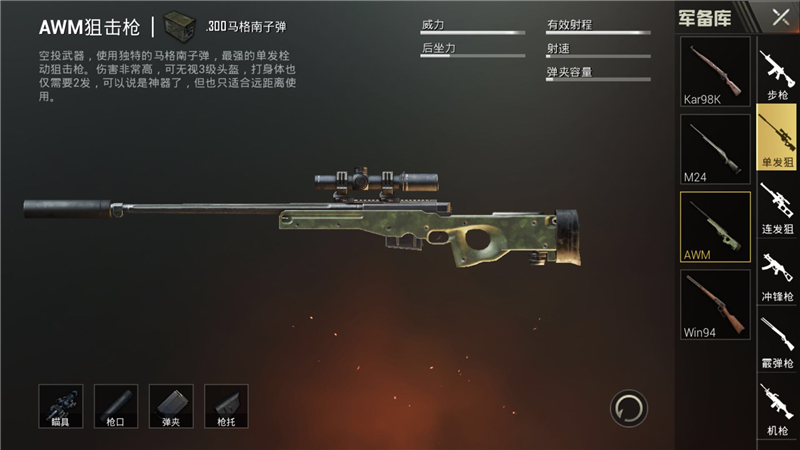Choose the M24 sniper rifle
This screenshot has width=800, height=450.
(x=715, y=149)
